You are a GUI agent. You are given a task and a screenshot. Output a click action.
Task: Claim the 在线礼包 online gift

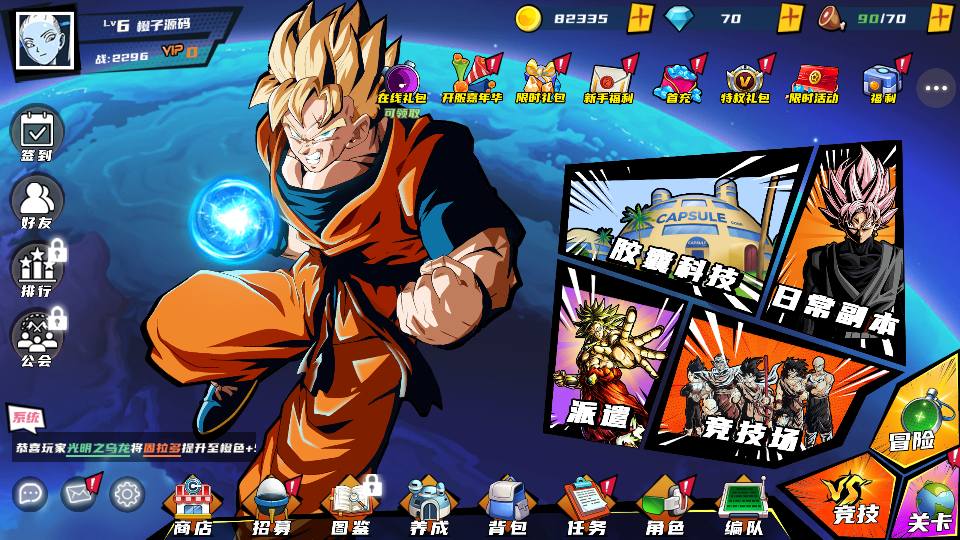(x=401, y=82)
